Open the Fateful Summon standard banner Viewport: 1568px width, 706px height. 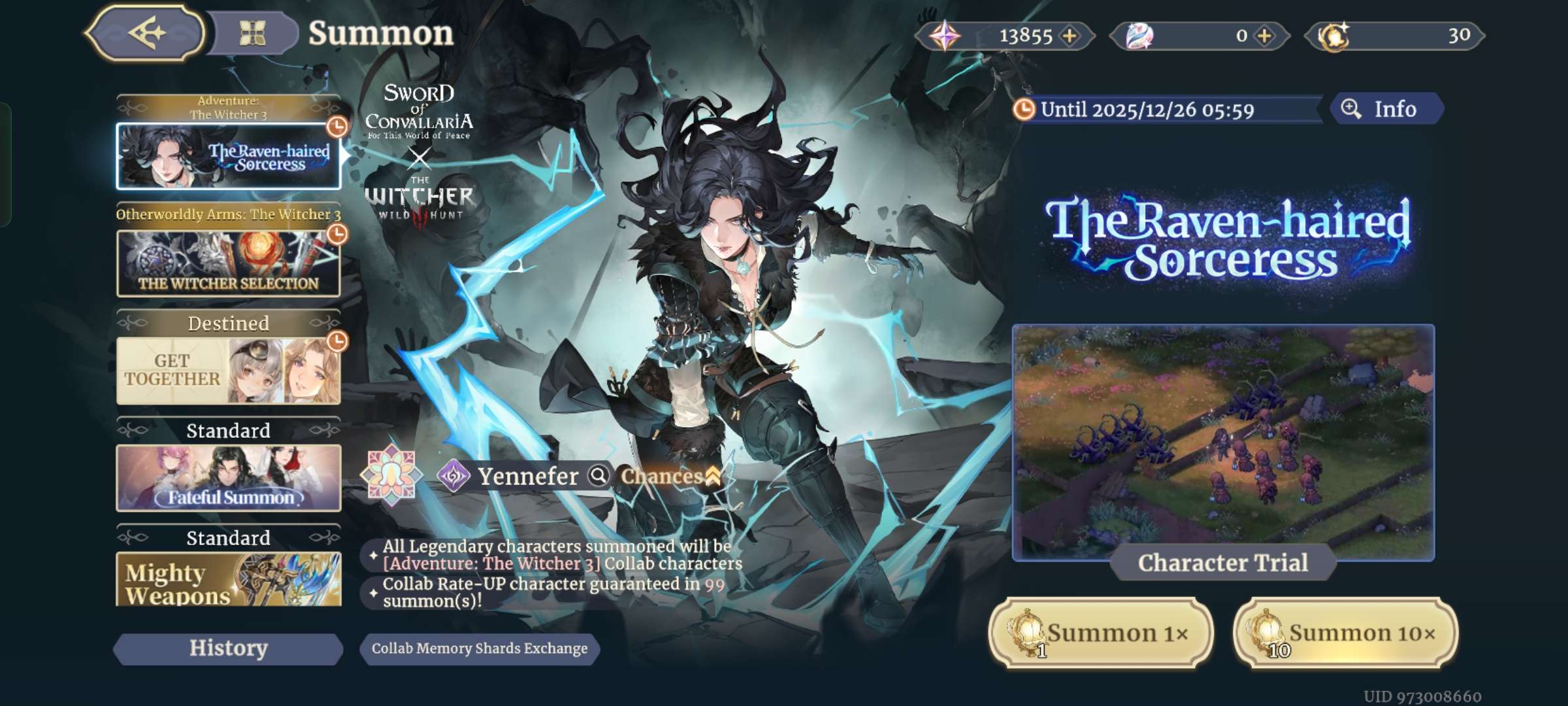pos(228,478)
